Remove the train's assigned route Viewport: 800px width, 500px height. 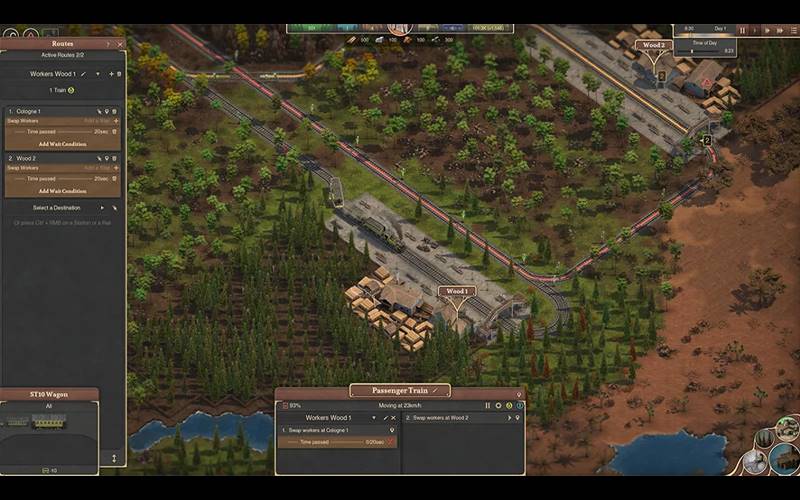393,417
